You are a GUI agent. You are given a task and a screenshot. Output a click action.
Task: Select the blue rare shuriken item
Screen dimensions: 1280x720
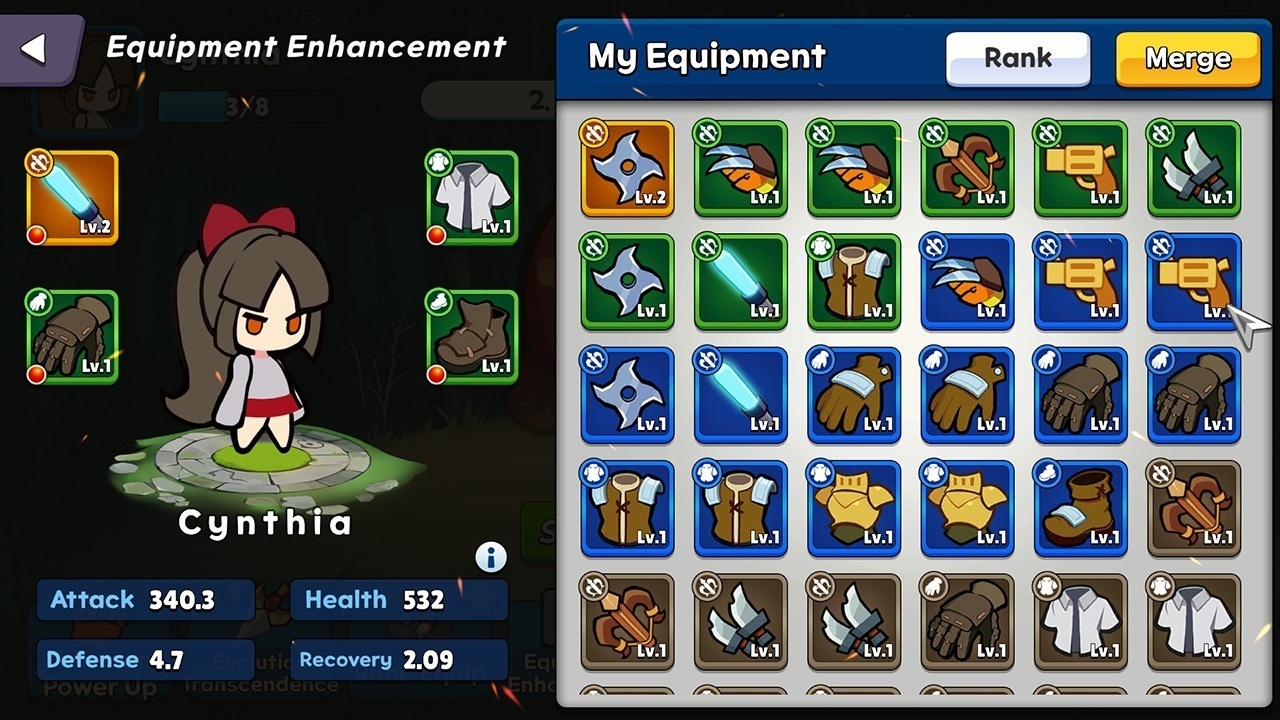(x=628, y=394)
